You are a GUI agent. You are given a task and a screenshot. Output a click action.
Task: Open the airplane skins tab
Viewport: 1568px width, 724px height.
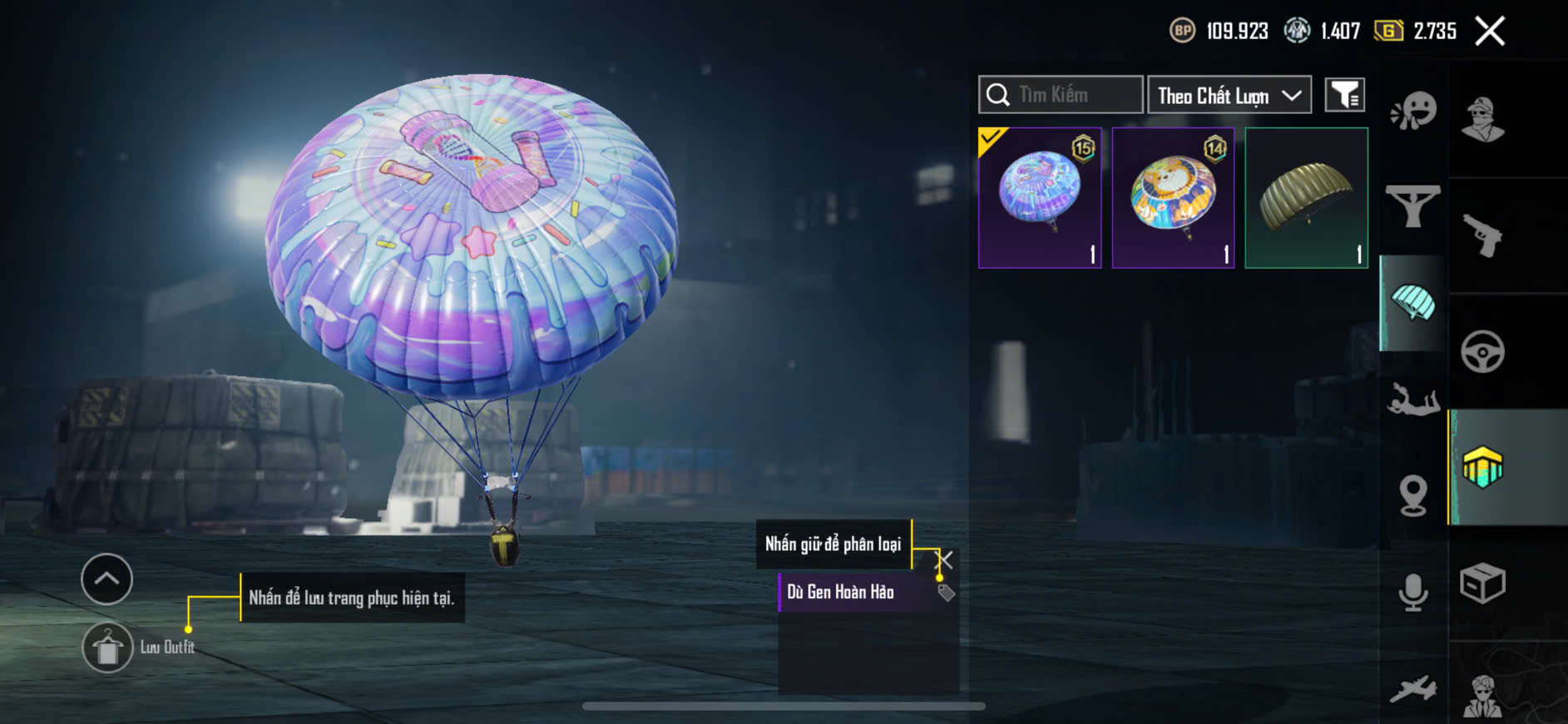click(1413, 689)
